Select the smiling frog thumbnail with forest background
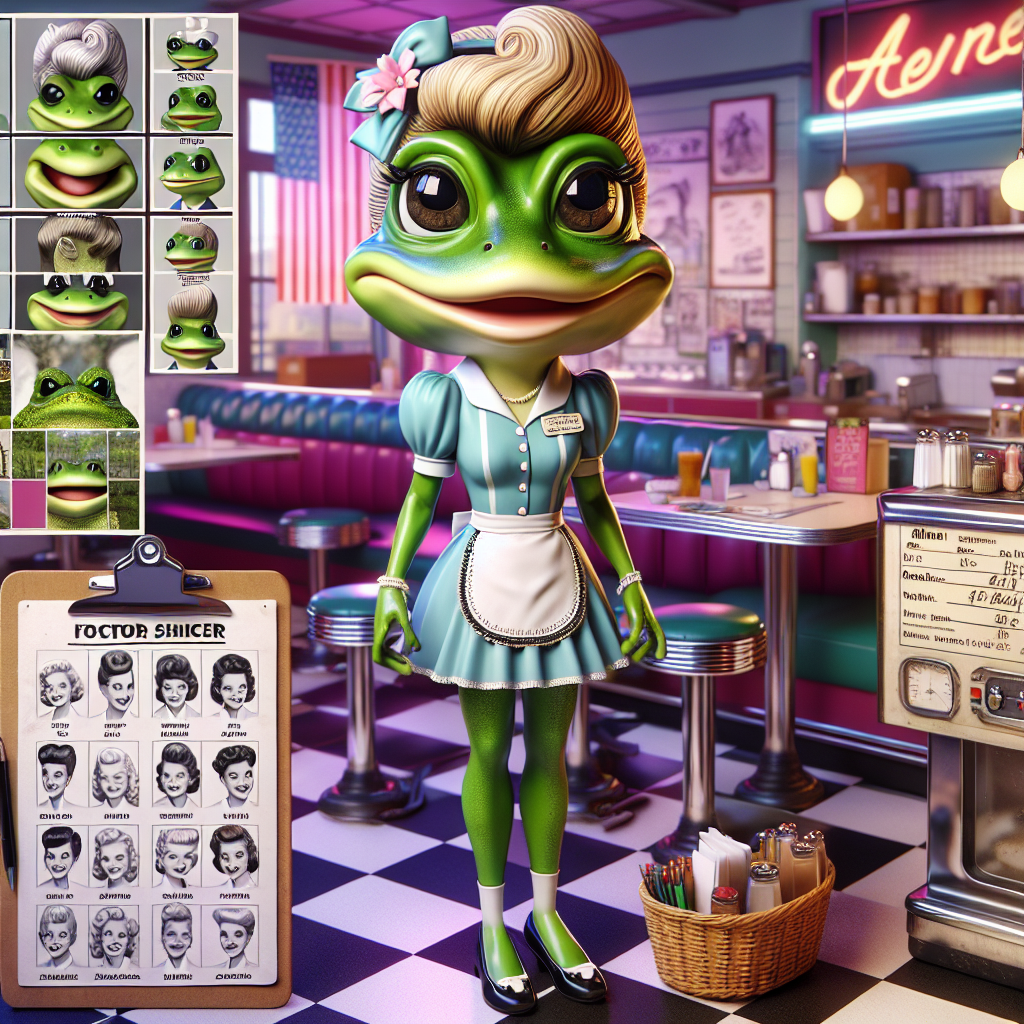This screenshot has height=1024, width=1024. point(77,480)
